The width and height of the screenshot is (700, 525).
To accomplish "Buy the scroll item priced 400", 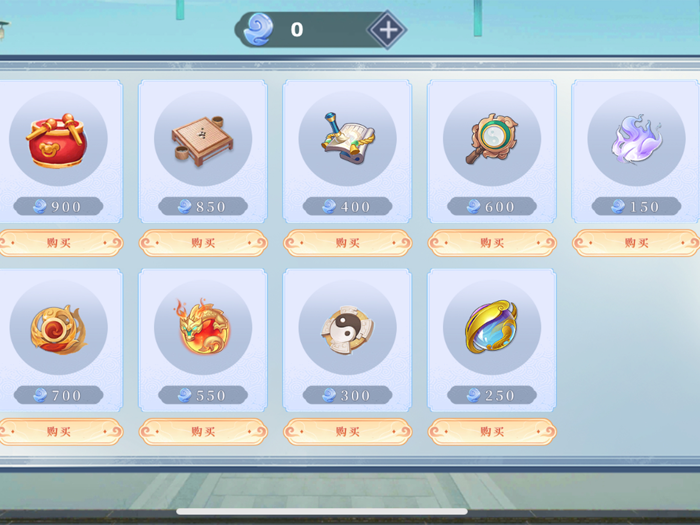I will [347, 243].
